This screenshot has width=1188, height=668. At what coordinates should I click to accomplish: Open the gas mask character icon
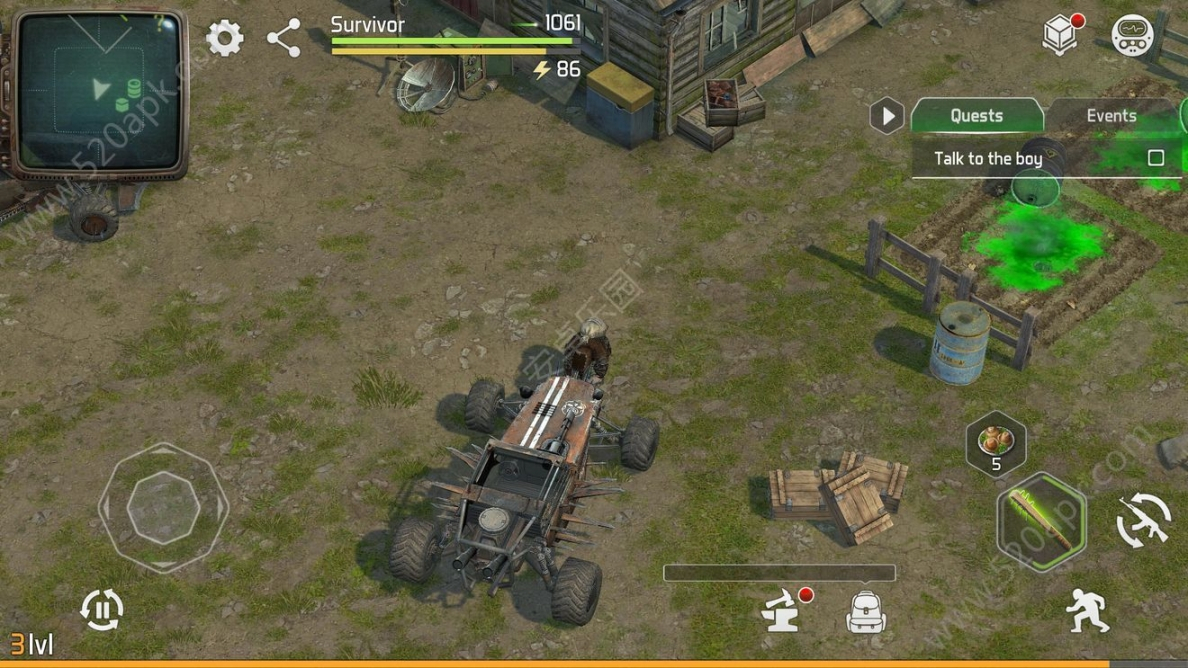pyautogui.click(x=1132, y=36)
